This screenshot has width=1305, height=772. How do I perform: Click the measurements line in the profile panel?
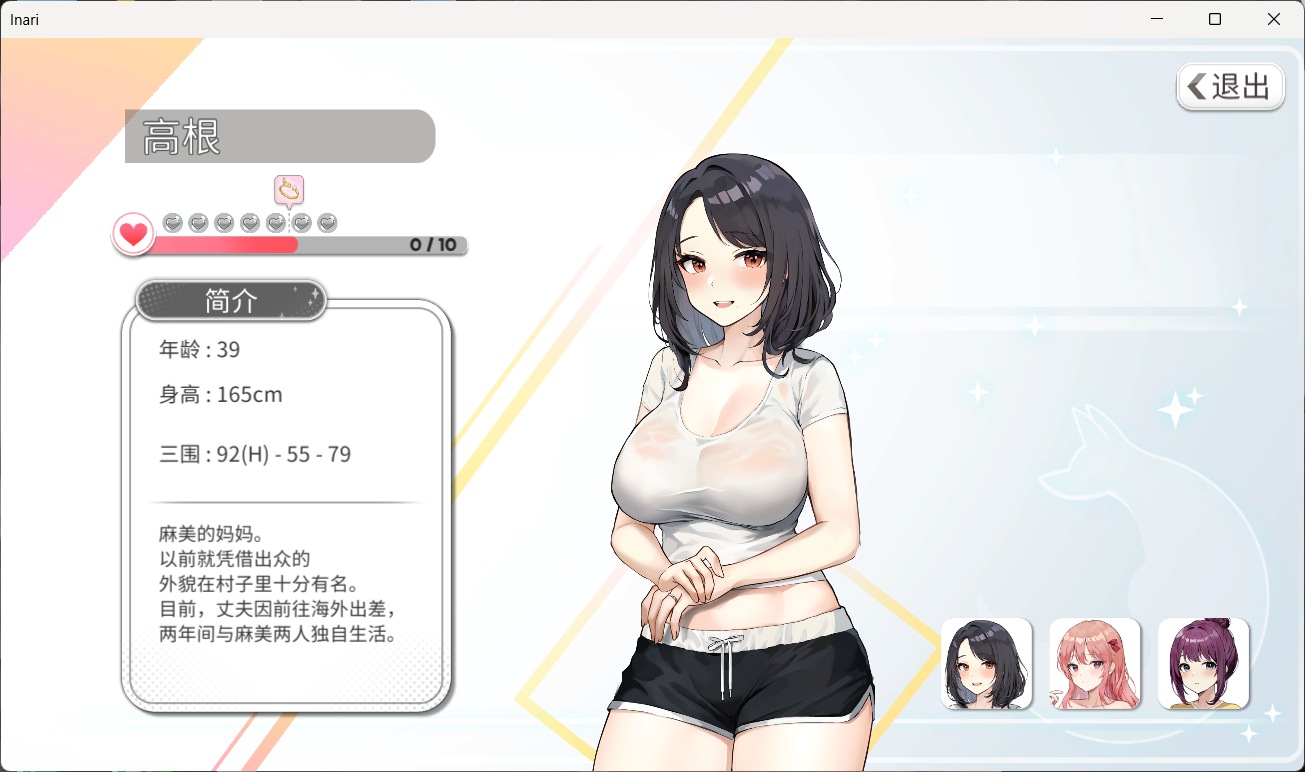pyautogui.click(x=255, y=454)
